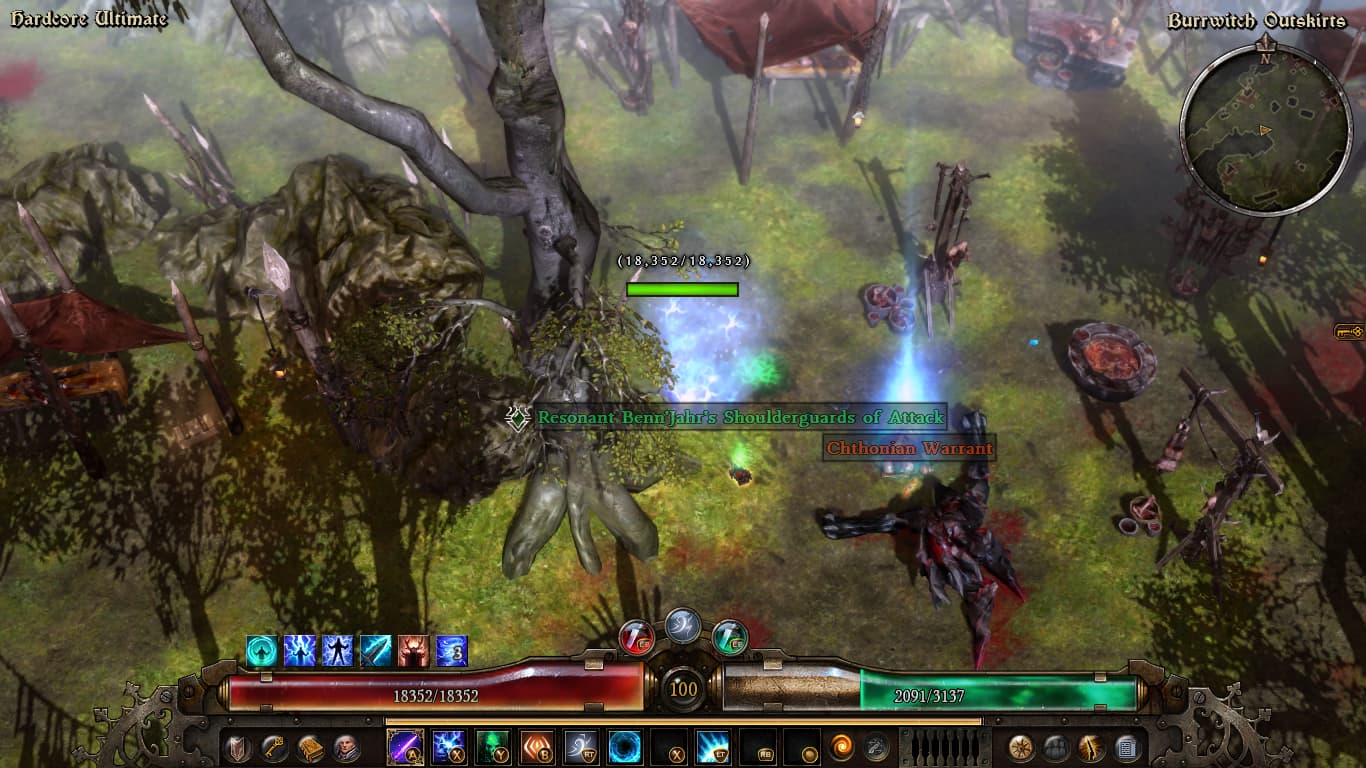Select the white swirl skill slot
Image resolution: width=1366 pixels, height=768 pixels.
tap(580, 747)
